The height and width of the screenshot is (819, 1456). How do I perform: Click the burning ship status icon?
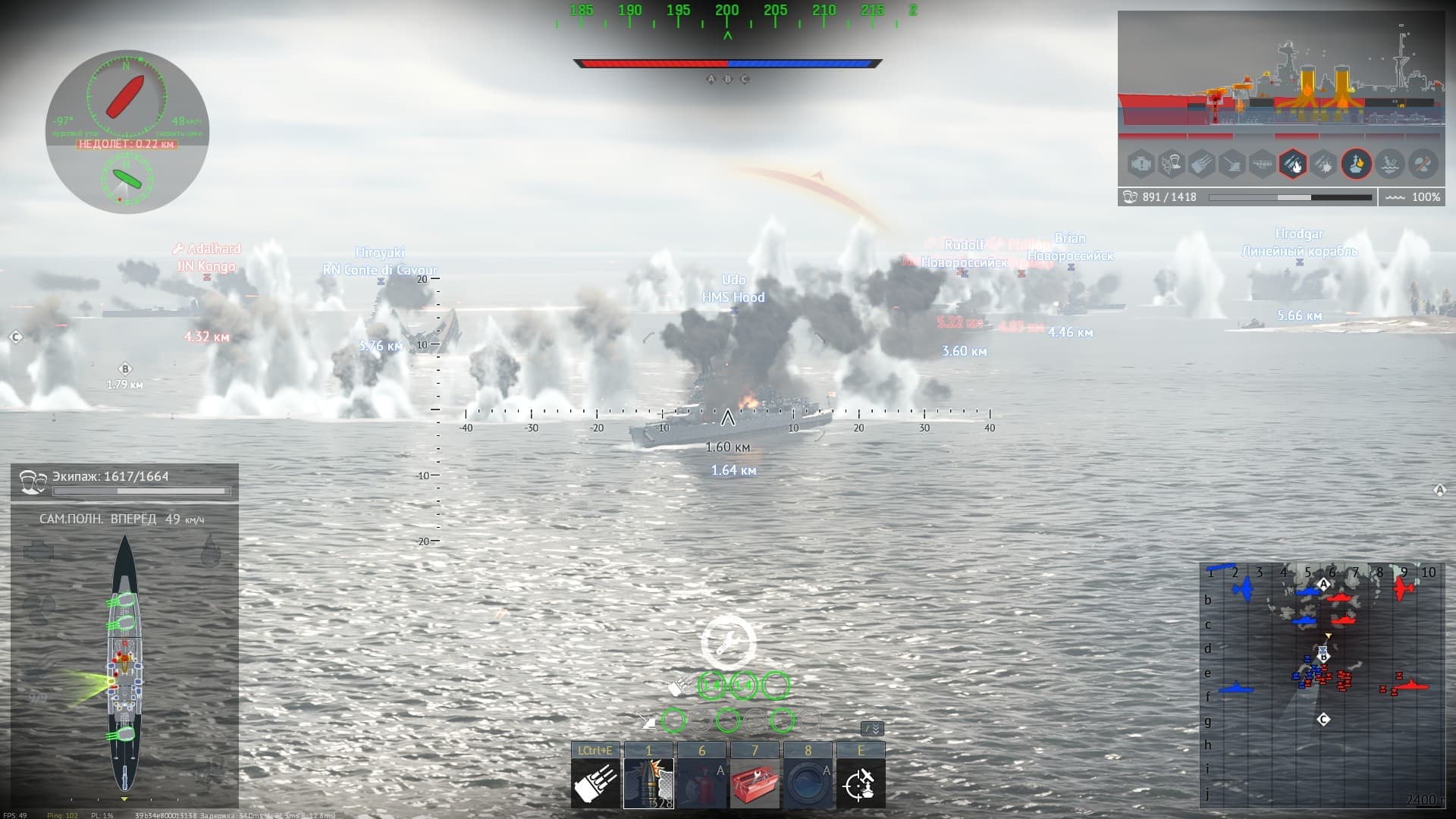(x=1357, y=163)
